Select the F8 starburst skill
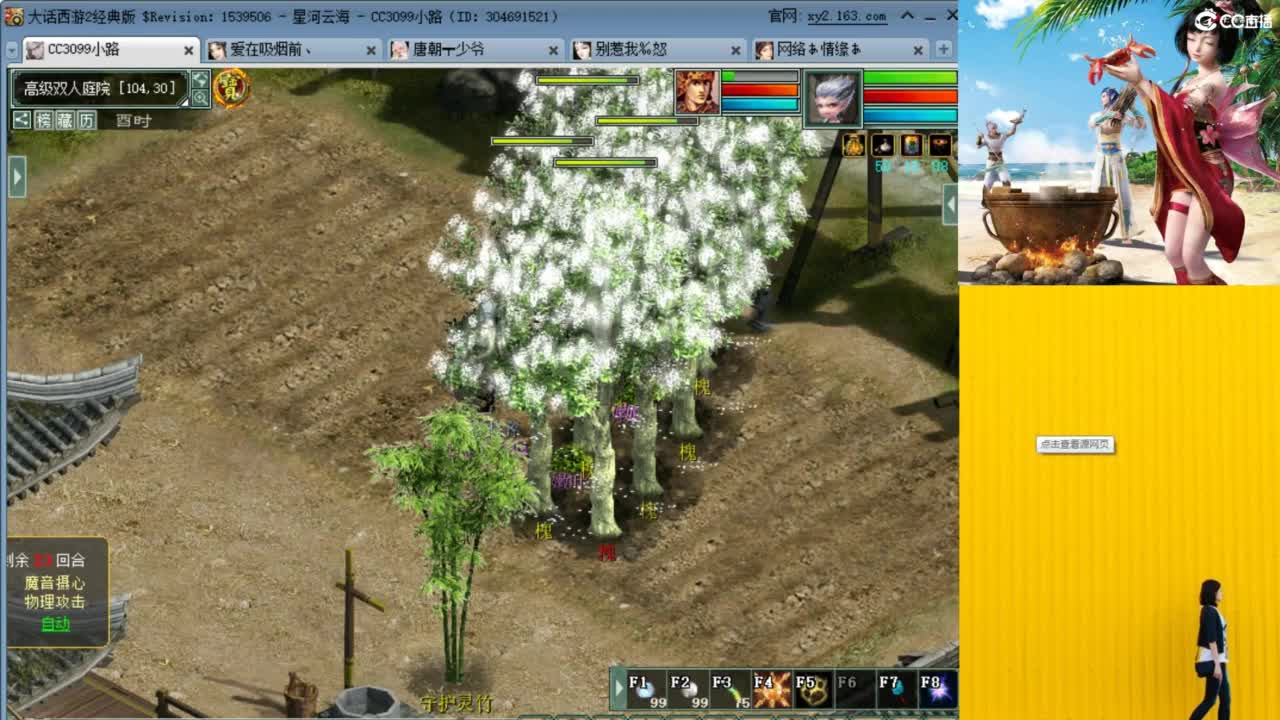 936,688
